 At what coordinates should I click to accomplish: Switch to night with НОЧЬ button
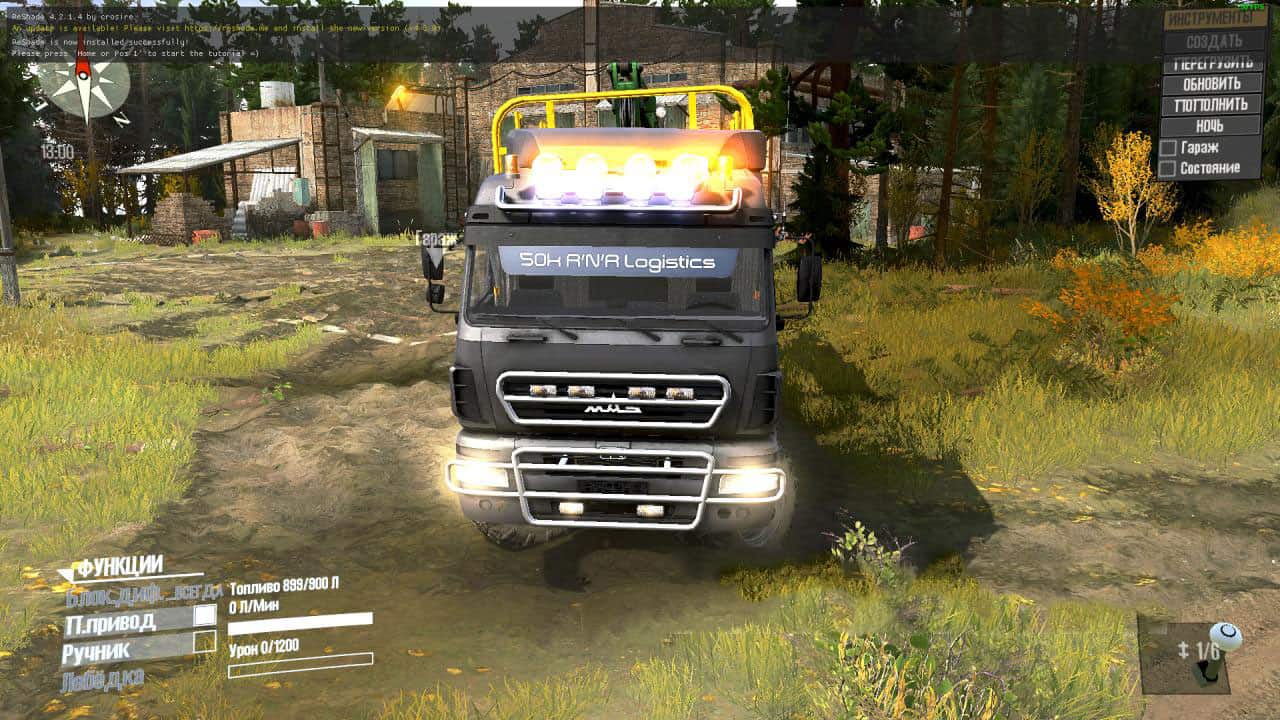coord(1211,126)
